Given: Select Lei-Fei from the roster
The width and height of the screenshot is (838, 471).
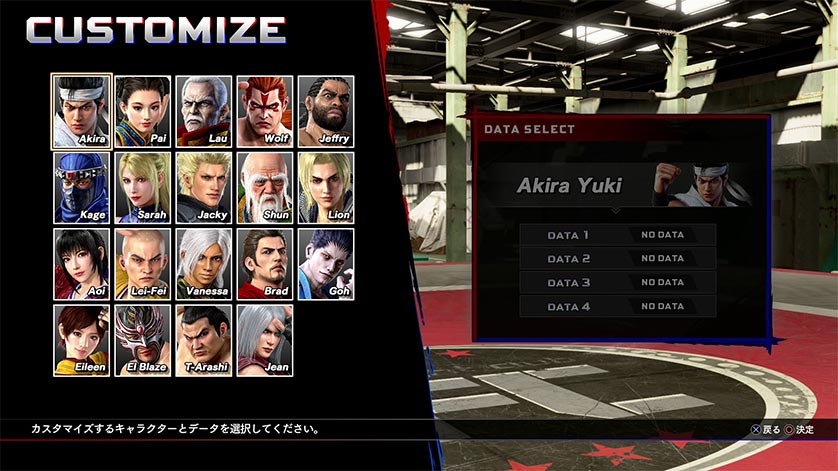Looking at the screenshot, I should (x=142, y=264).
